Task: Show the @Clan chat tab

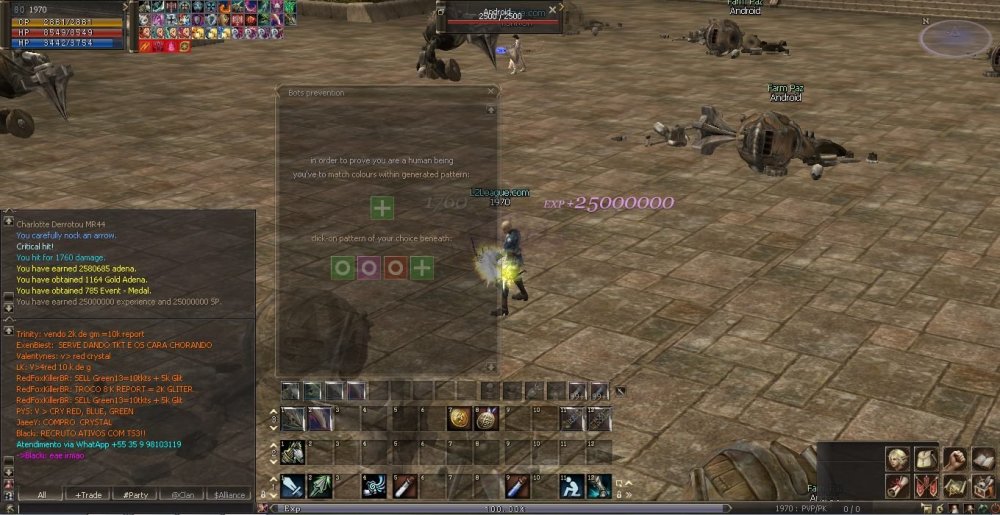Action: point(181,495)
